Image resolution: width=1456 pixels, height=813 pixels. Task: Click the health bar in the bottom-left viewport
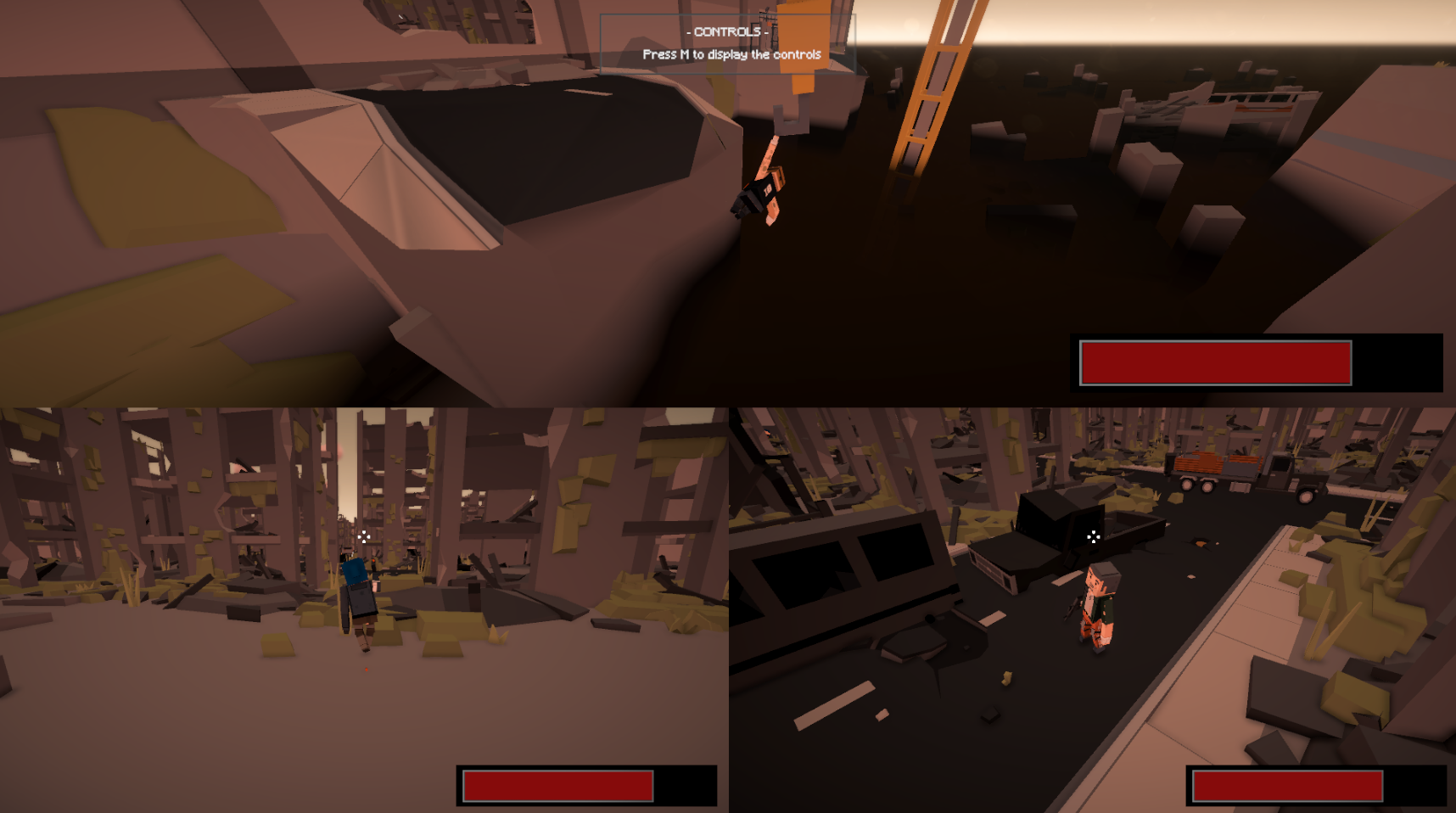557,787
